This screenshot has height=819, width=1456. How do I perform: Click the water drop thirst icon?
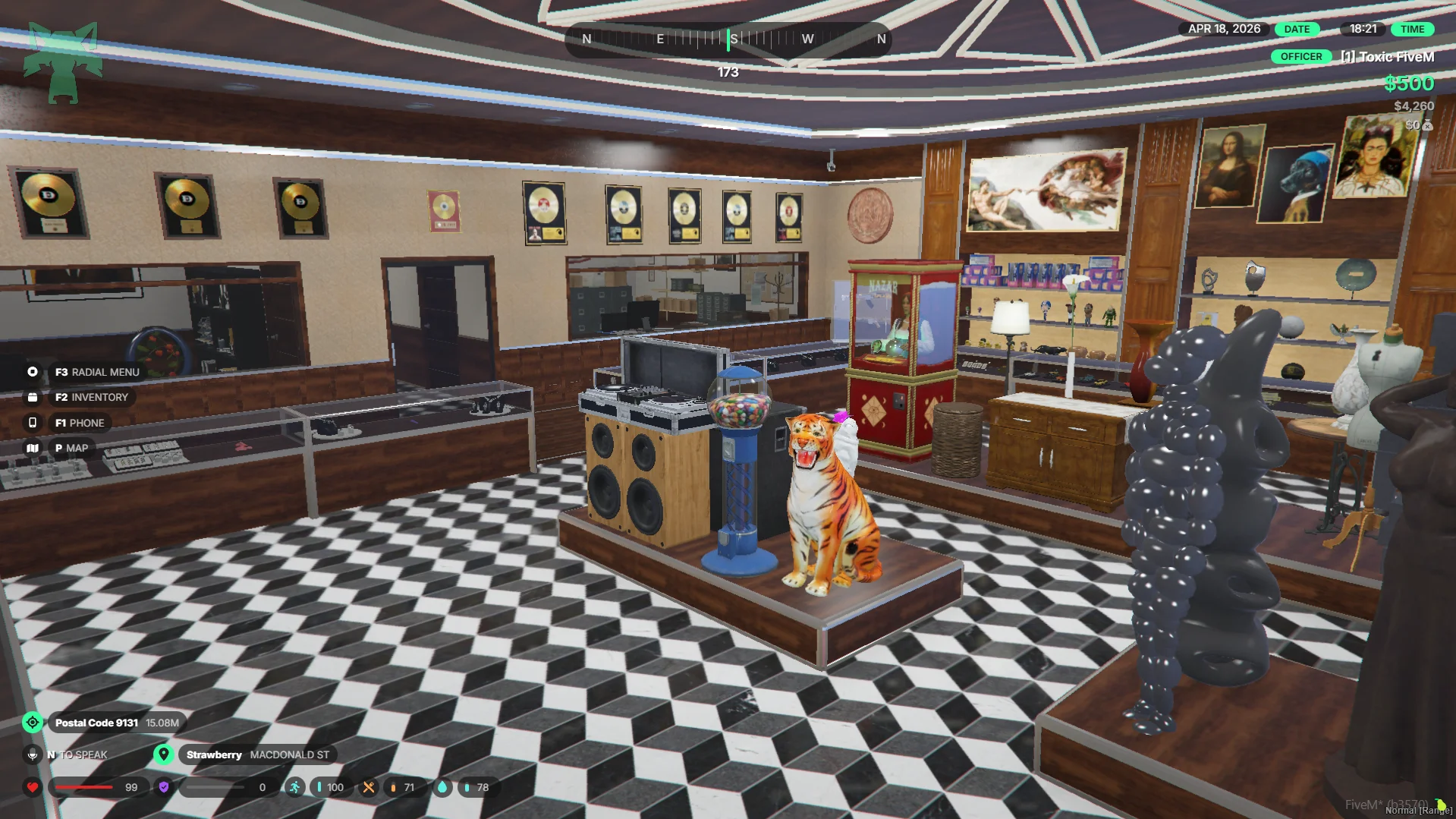tap(442, 787)
